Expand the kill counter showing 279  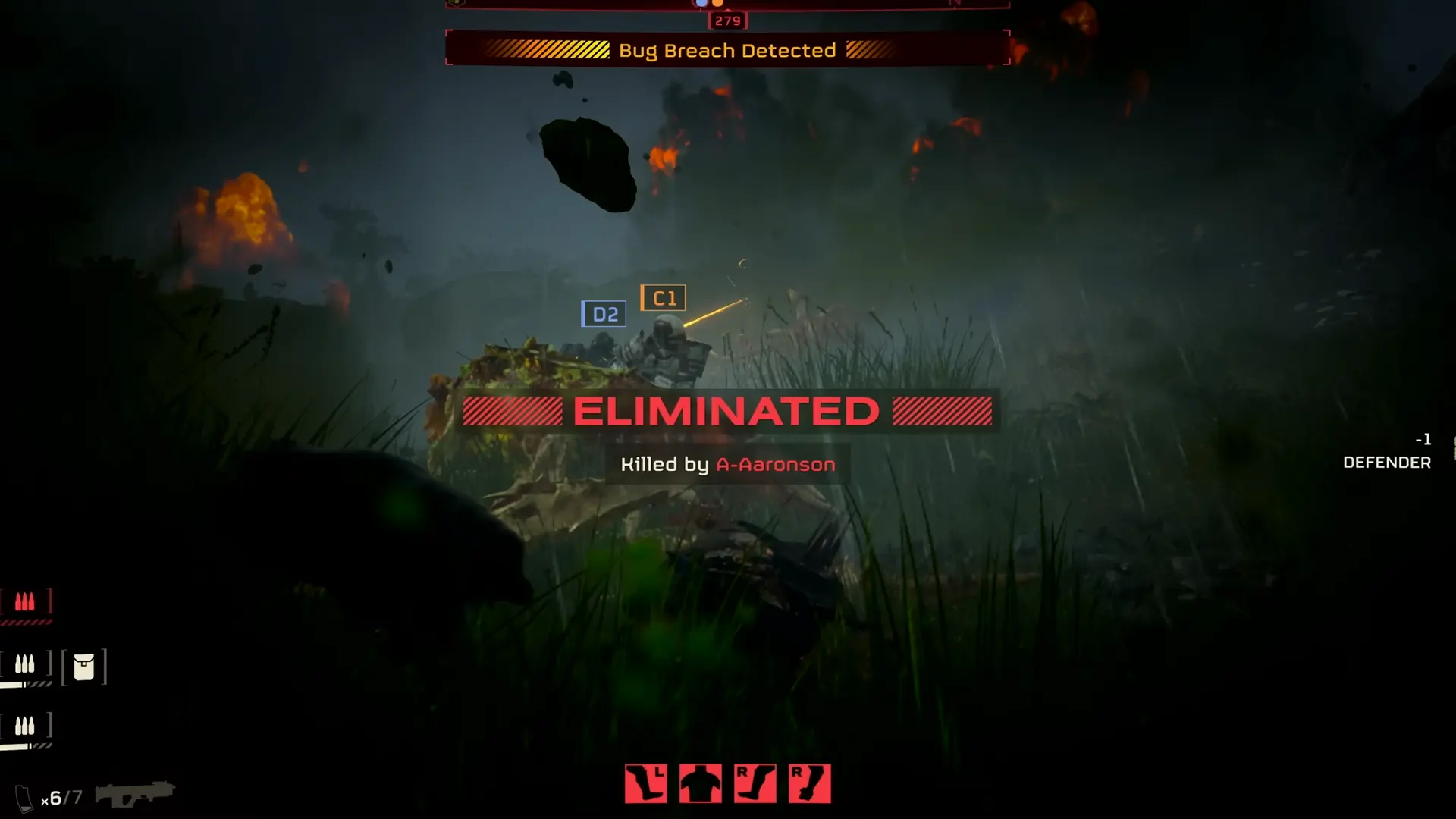click(x=726, y=20)
